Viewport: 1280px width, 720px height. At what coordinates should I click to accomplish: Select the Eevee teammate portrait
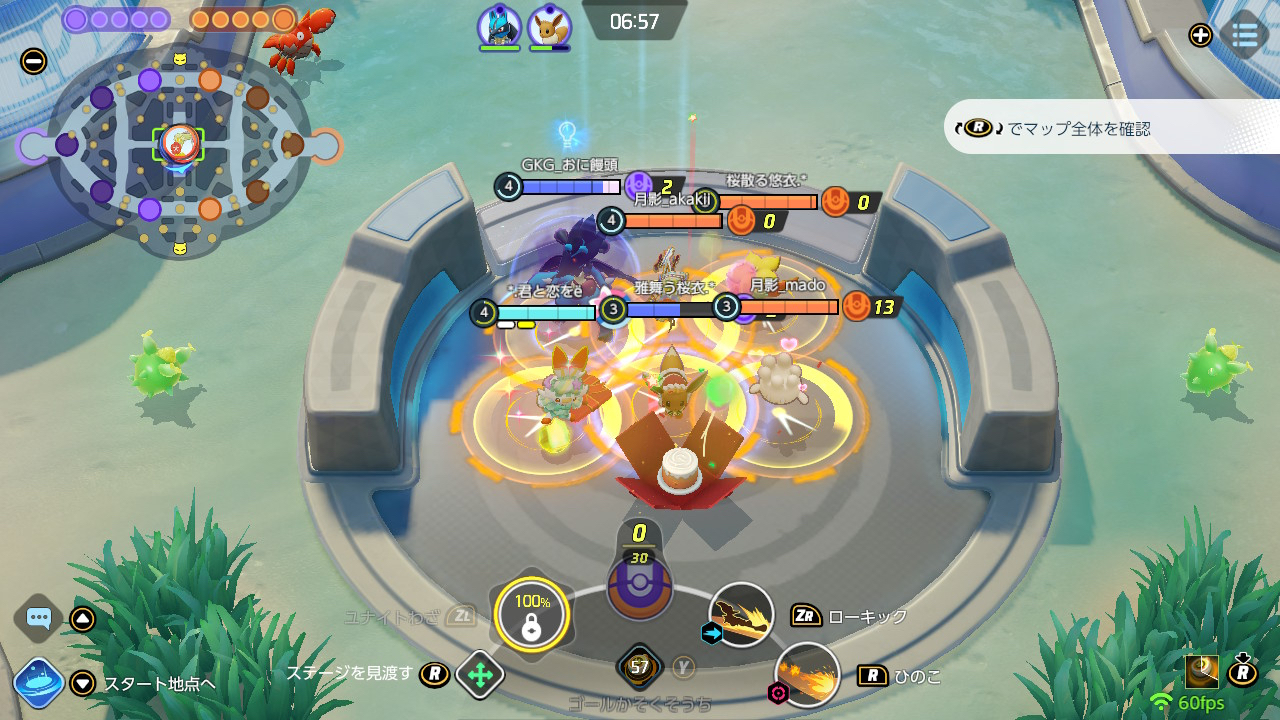tap(549, 26)
